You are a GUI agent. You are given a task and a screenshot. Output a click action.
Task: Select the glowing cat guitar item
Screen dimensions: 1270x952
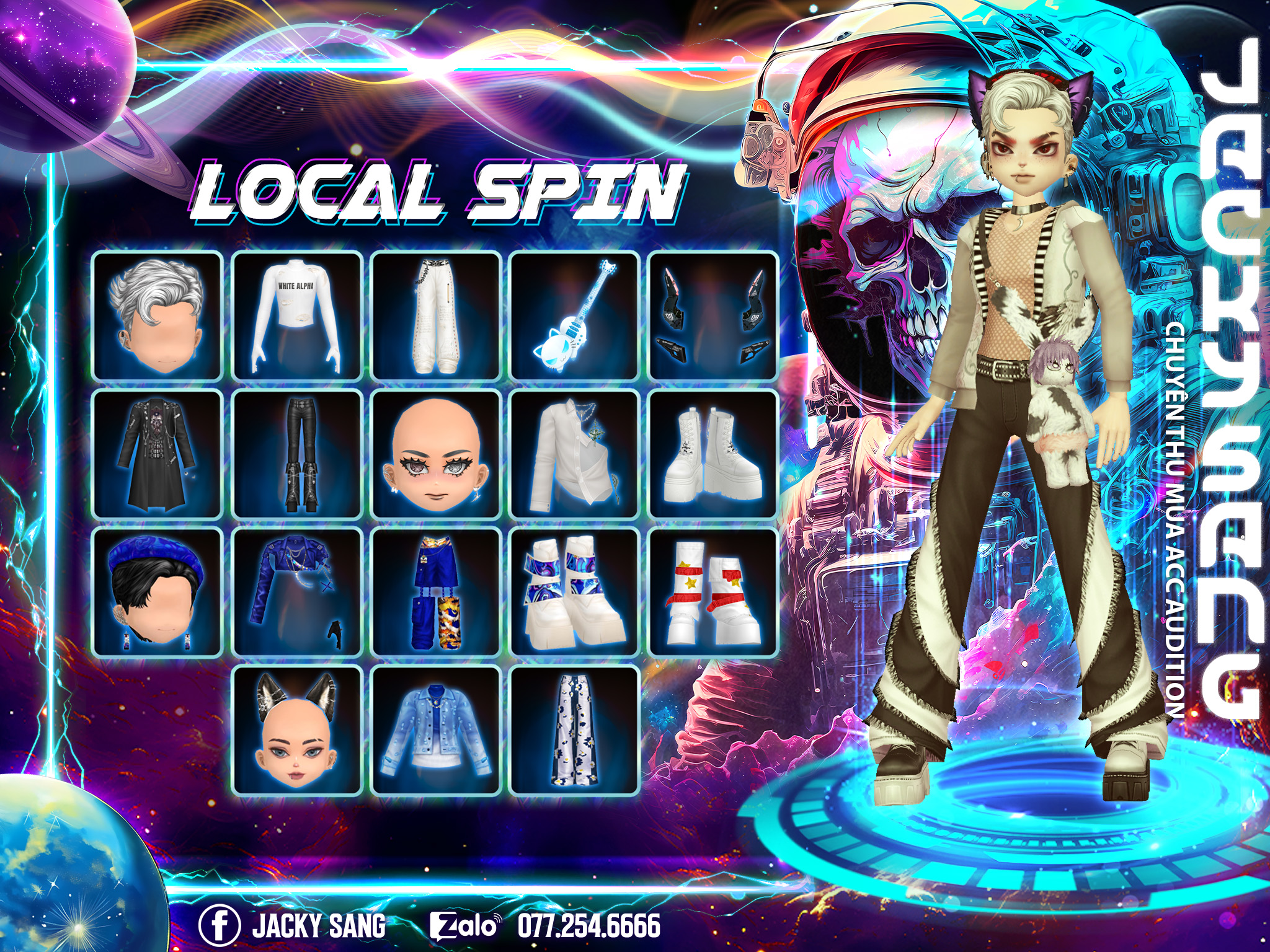click(575, 315)
